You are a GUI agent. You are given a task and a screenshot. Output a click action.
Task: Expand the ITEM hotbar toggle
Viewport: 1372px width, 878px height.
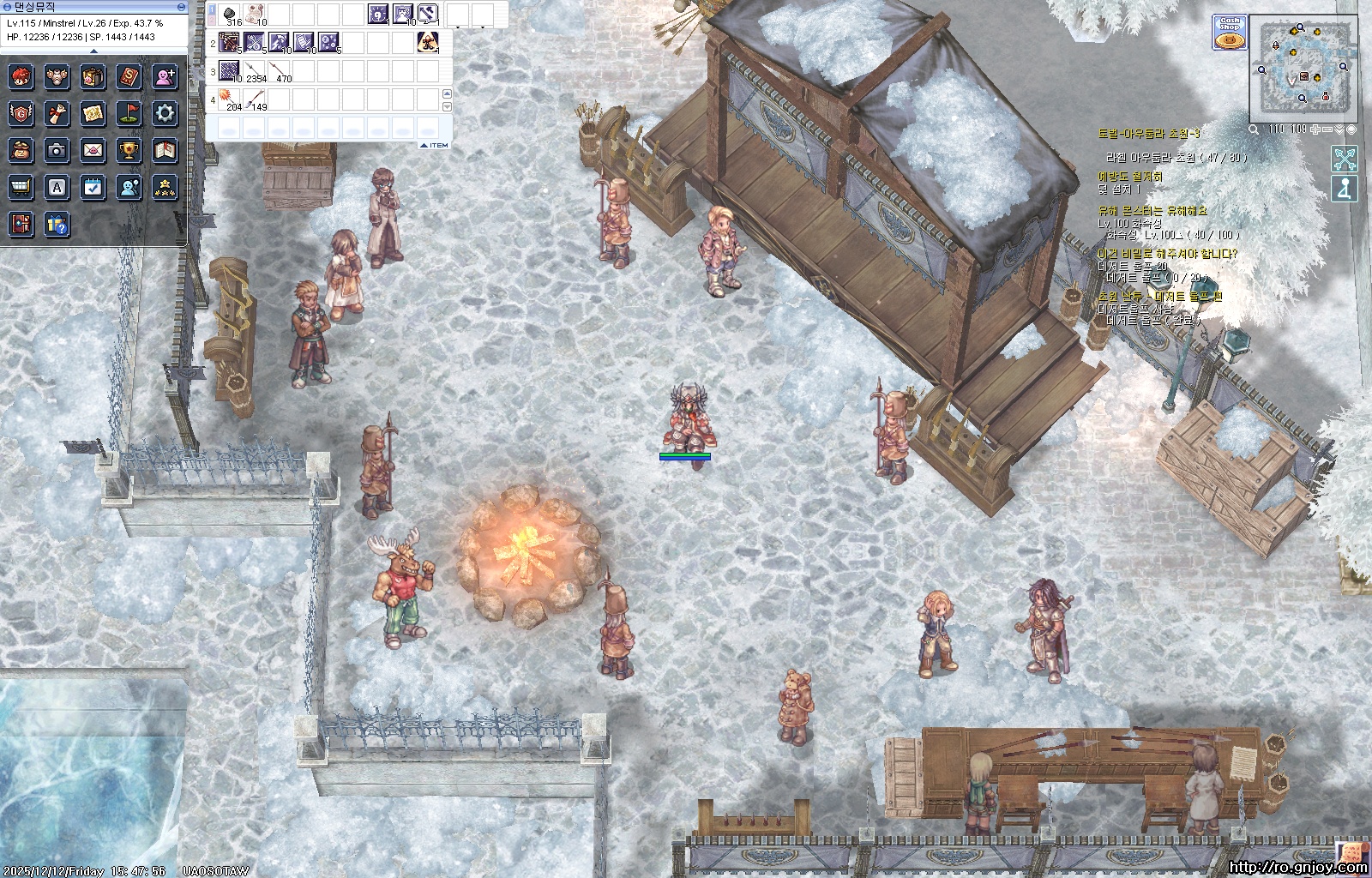(x=436, y=146)
